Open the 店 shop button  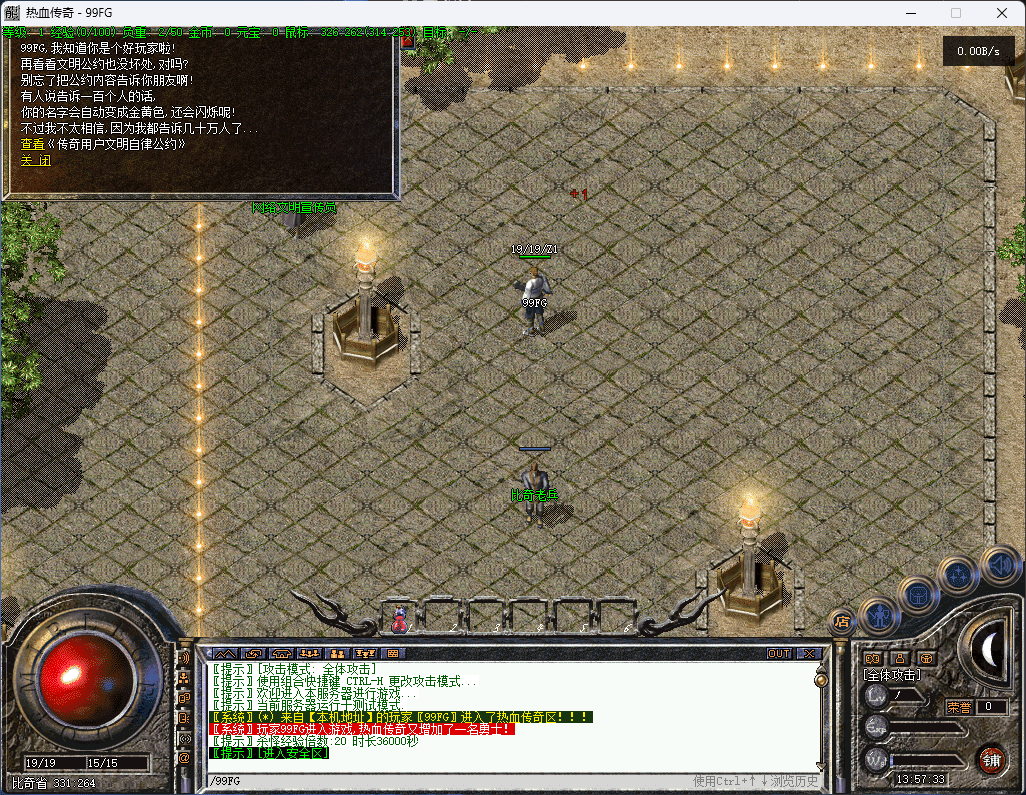click(x=842, y=621)
